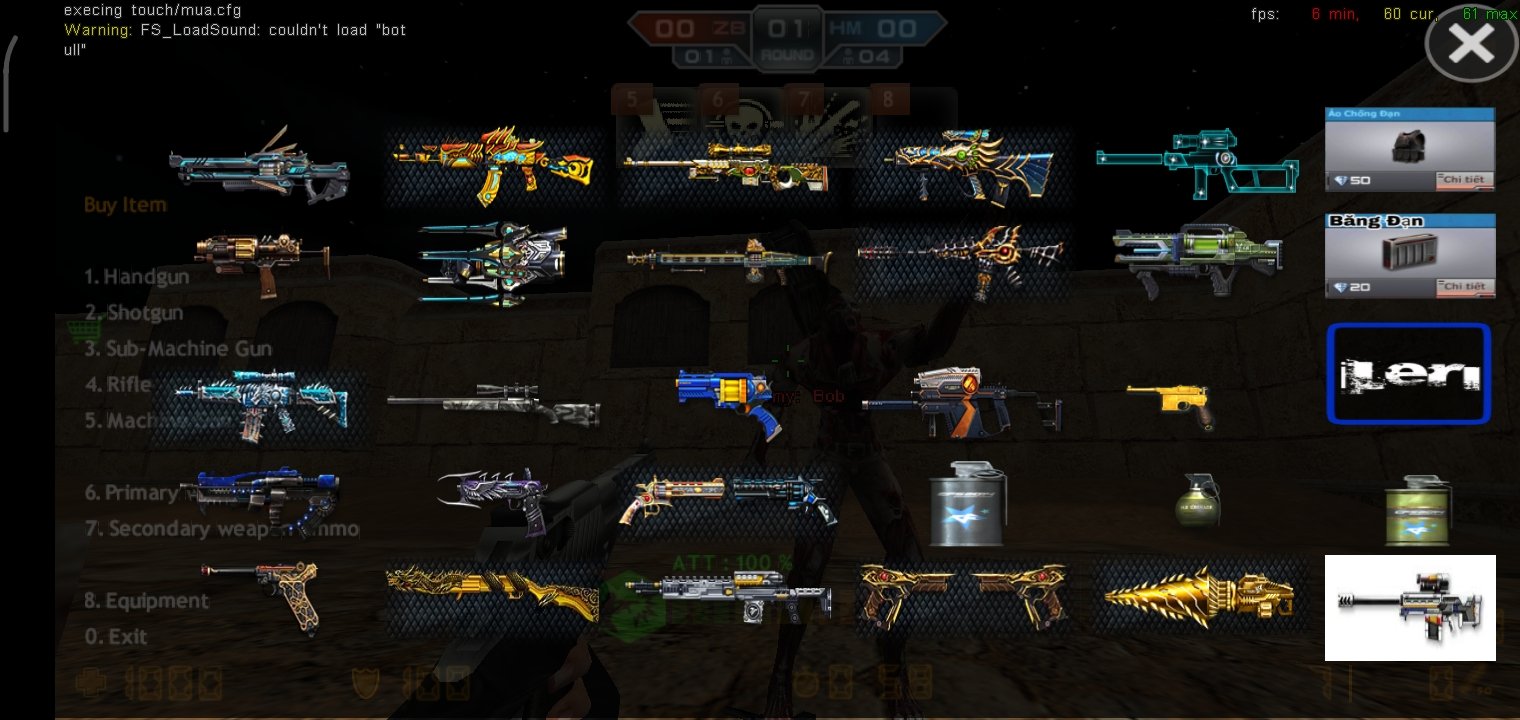Select the silver canister grenade with blue star

[967, 504]
